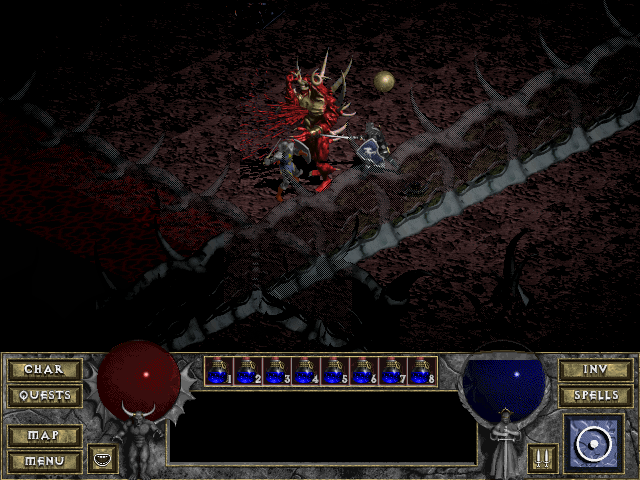Open the game MENU
Screen dimensions: 640x480
(45, 461)
